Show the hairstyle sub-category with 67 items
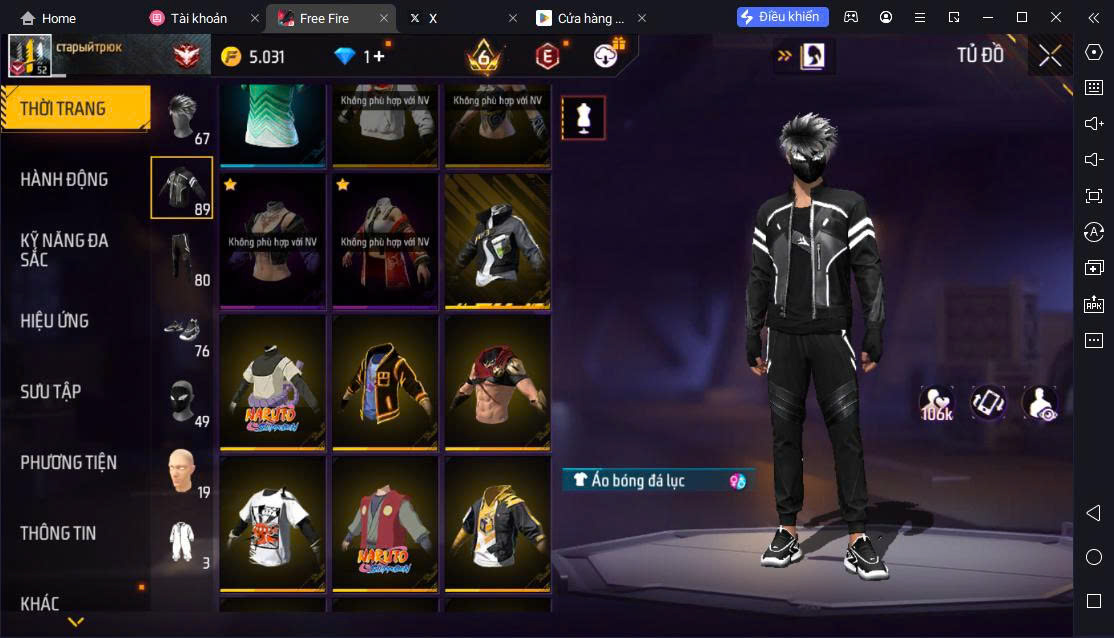Viewport: 1114px width, 638px height. coord(182,119)
